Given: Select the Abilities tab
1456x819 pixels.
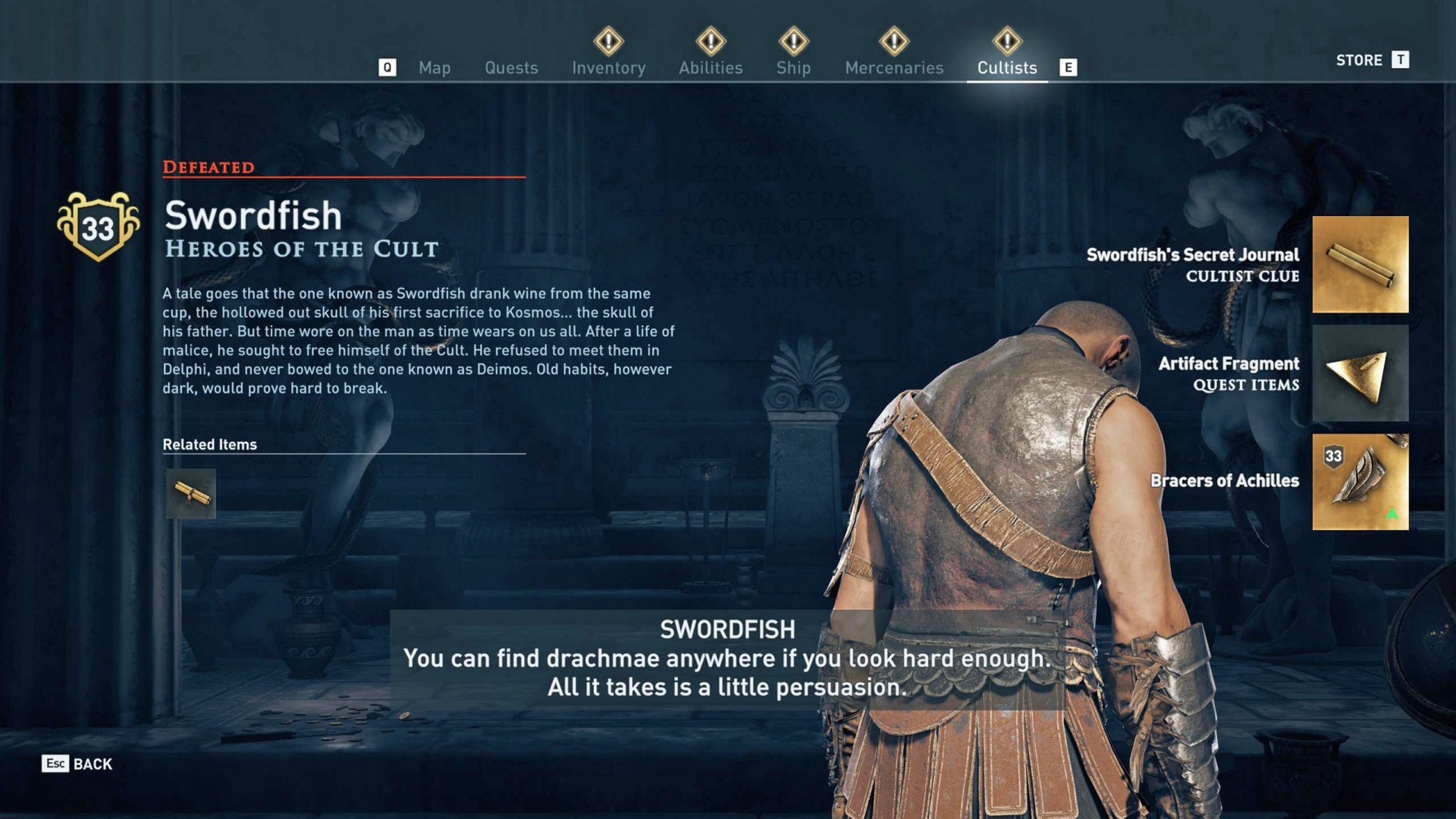Looking at the screenshot, I should pyautogui.click(x=710, y=67).
